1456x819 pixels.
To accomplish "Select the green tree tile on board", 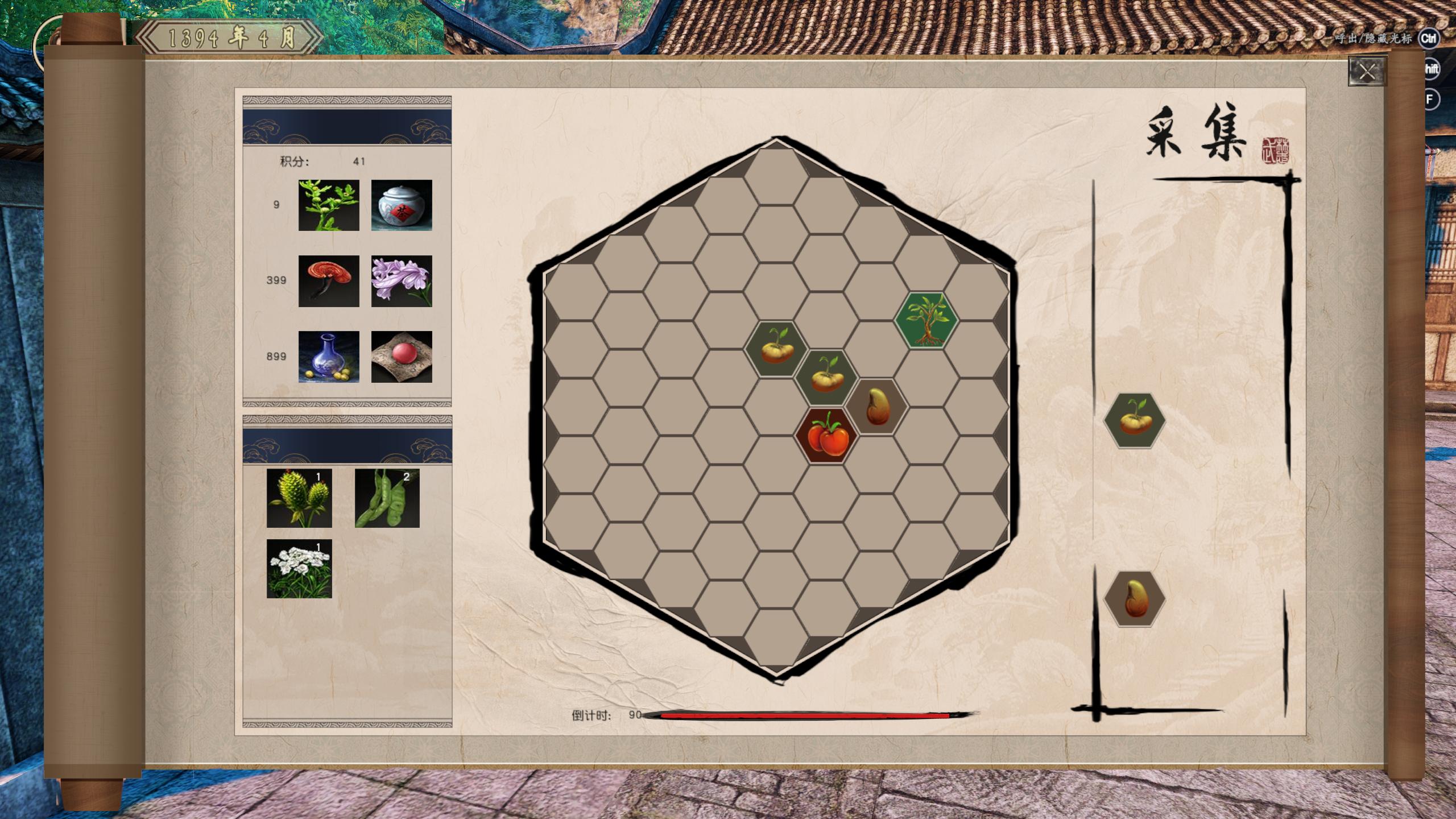I will (x=926, y=320).
